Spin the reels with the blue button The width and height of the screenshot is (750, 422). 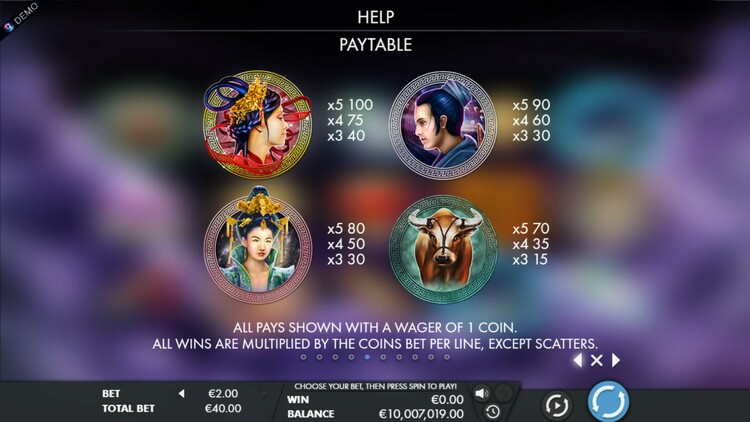pos(607,402)
